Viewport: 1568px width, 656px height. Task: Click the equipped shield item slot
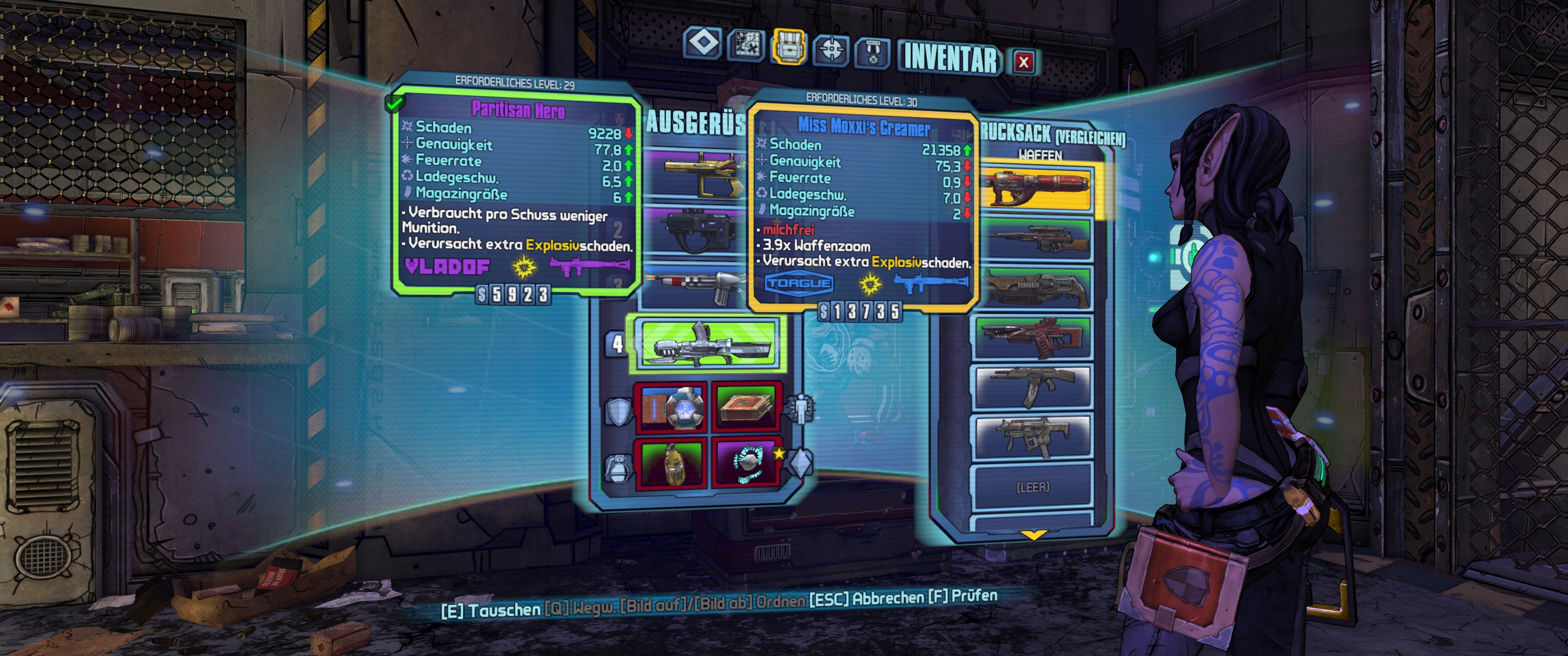671,405
